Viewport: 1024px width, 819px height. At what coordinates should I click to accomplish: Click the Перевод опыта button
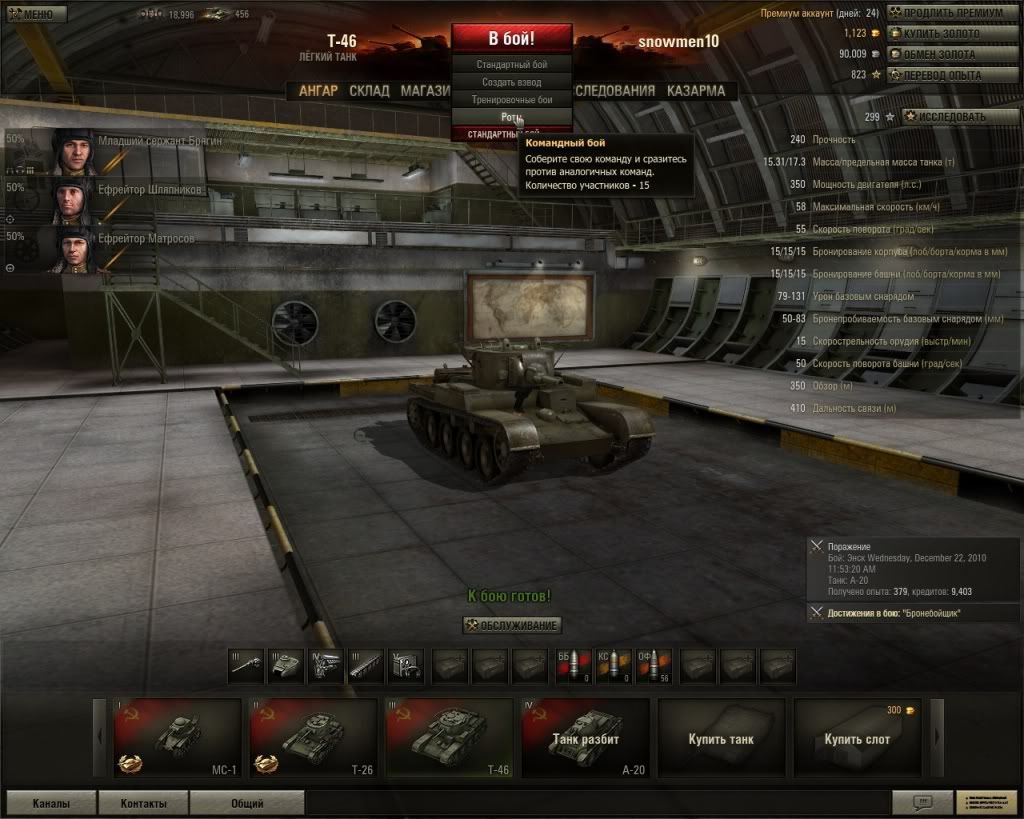pyautogui.click(x=949, y=75)
